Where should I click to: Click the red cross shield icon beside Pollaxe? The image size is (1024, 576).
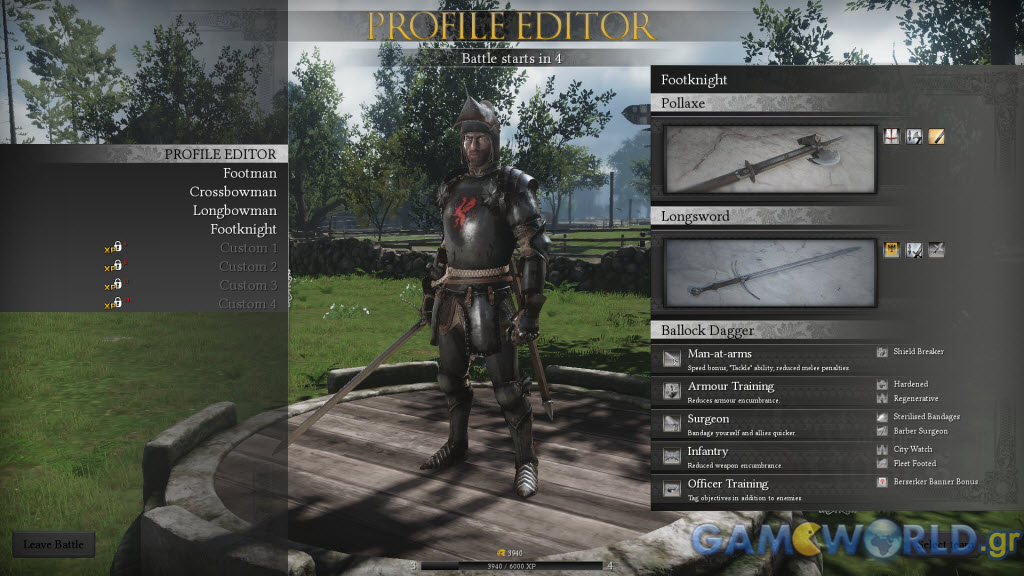pos(892,136)
